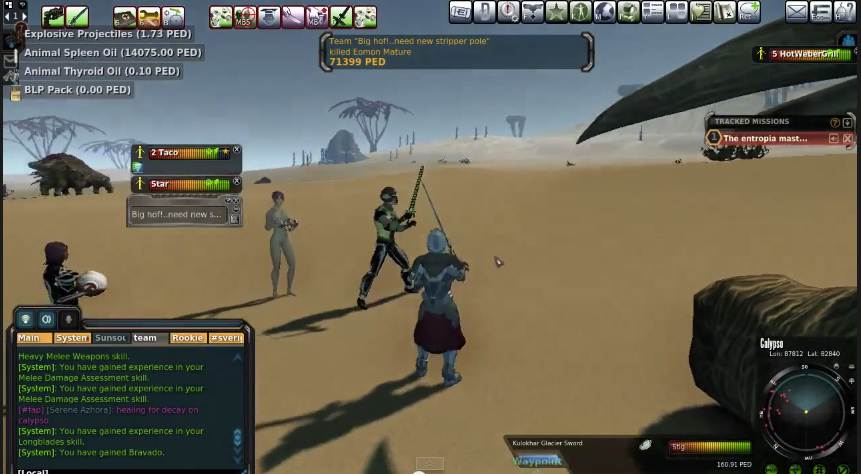Click the Animal Spleen Oil loot entry
Viewport: 861px width, 474px height.
(x=113, y=53)
